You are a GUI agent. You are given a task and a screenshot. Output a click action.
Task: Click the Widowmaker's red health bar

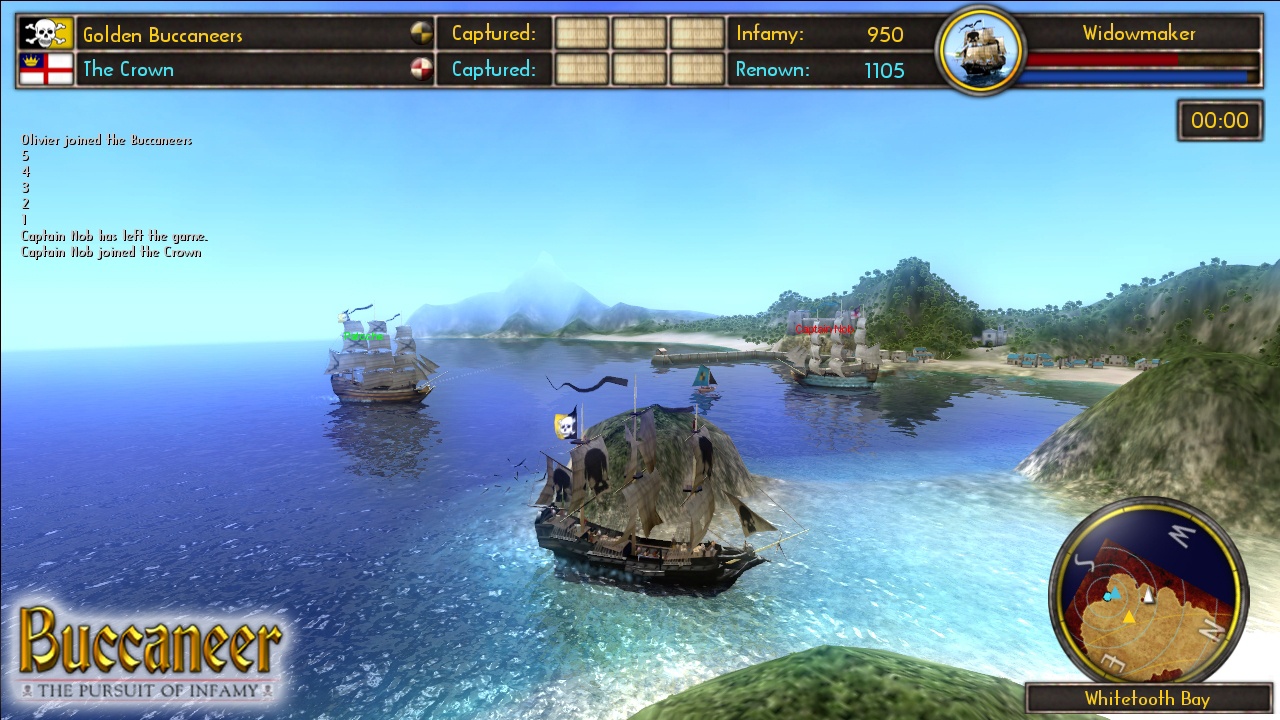1100,61
